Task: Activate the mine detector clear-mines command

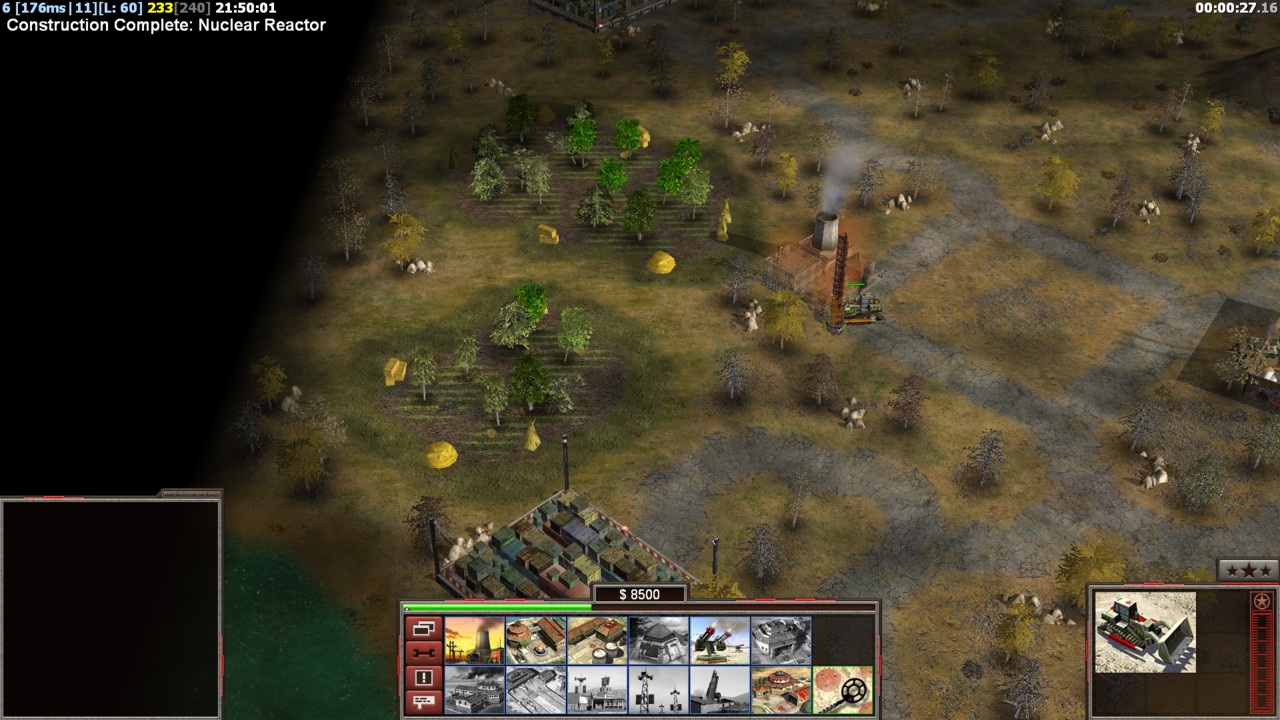Action: pos(842,690)
